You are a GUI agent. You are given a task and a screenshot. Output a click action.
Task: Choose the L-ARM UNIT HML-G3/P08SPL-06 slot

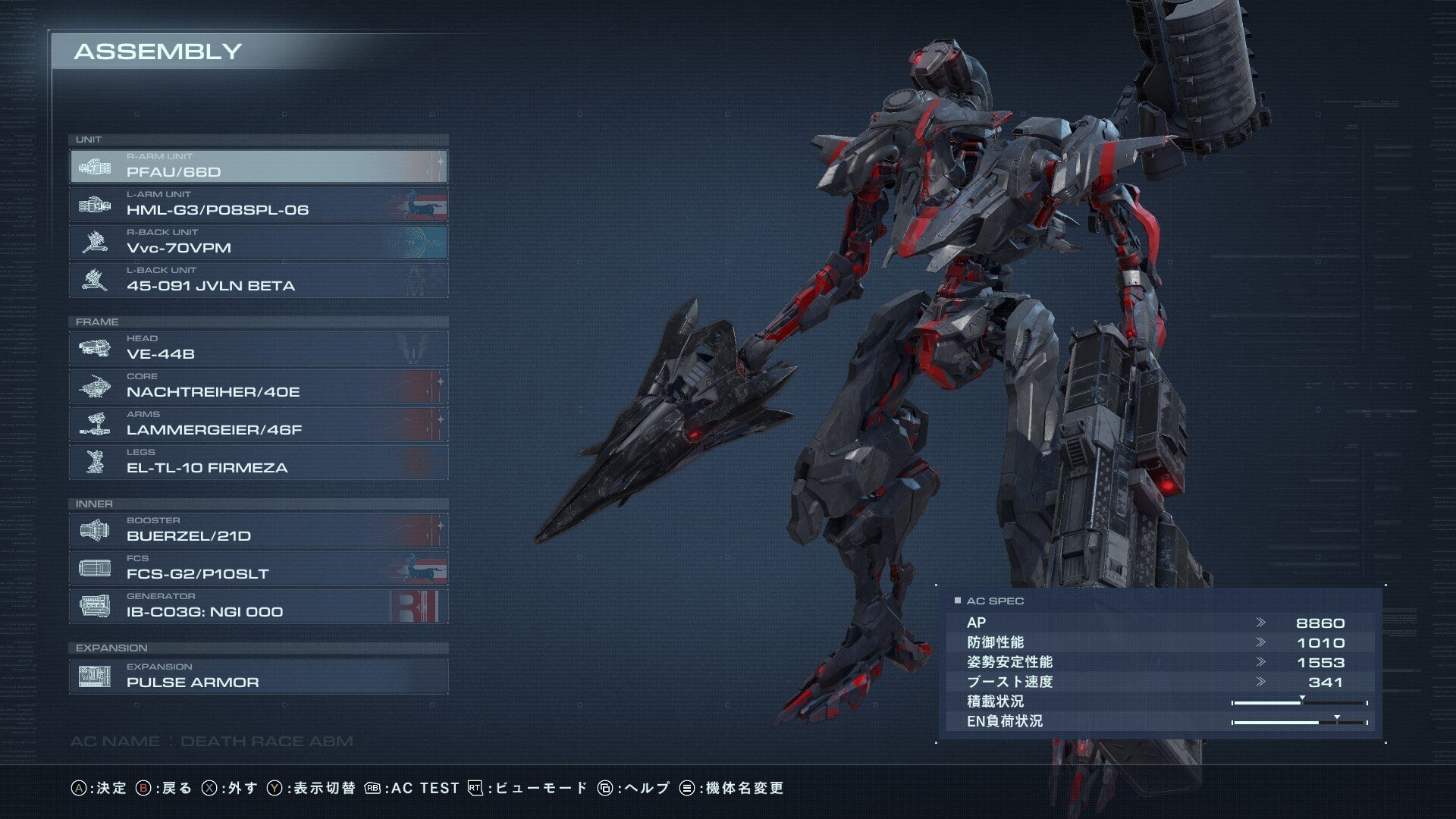point(259,204)
